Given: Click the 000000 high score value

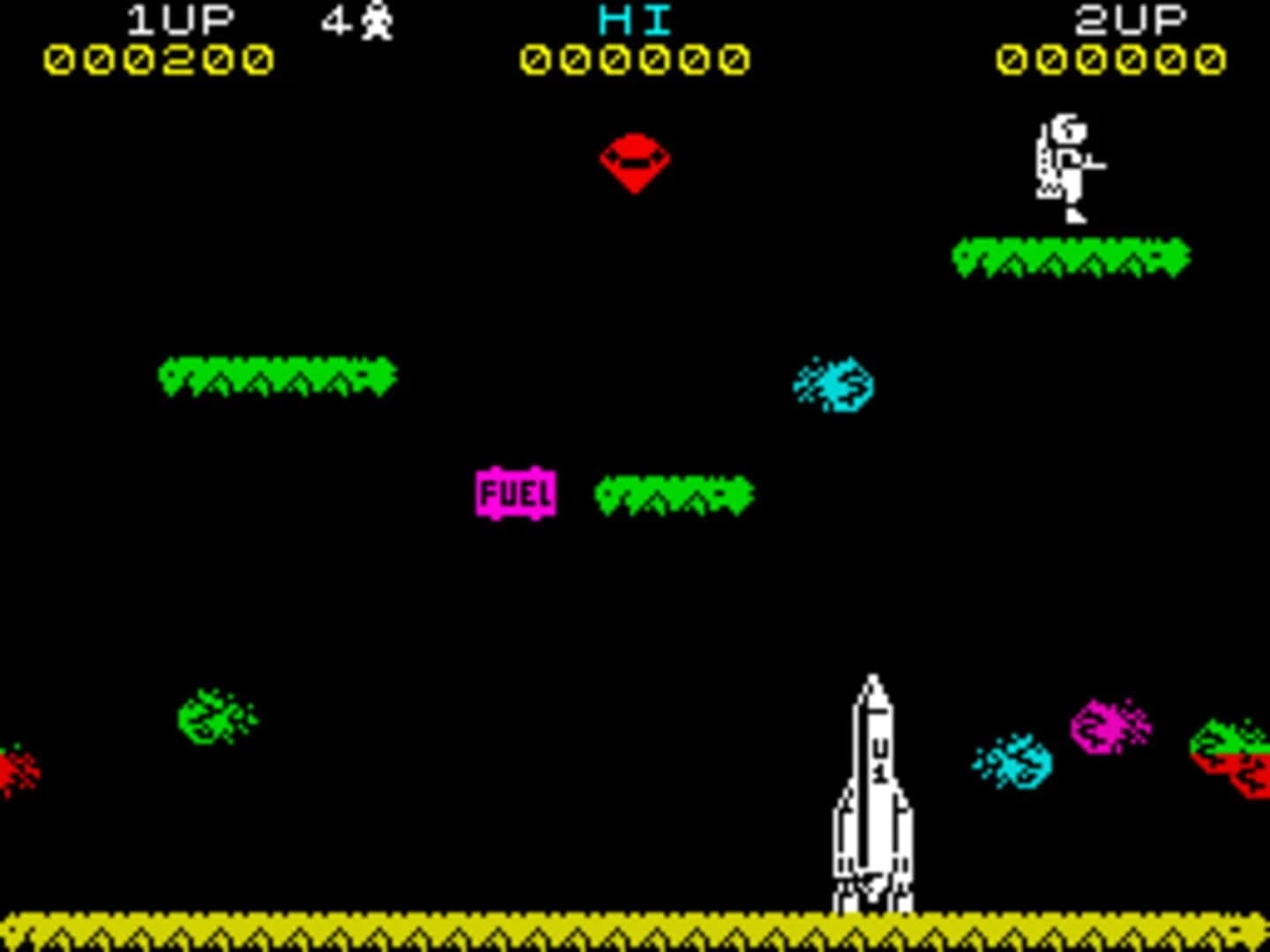Looking at the screenshot, I should coord(631,60).
